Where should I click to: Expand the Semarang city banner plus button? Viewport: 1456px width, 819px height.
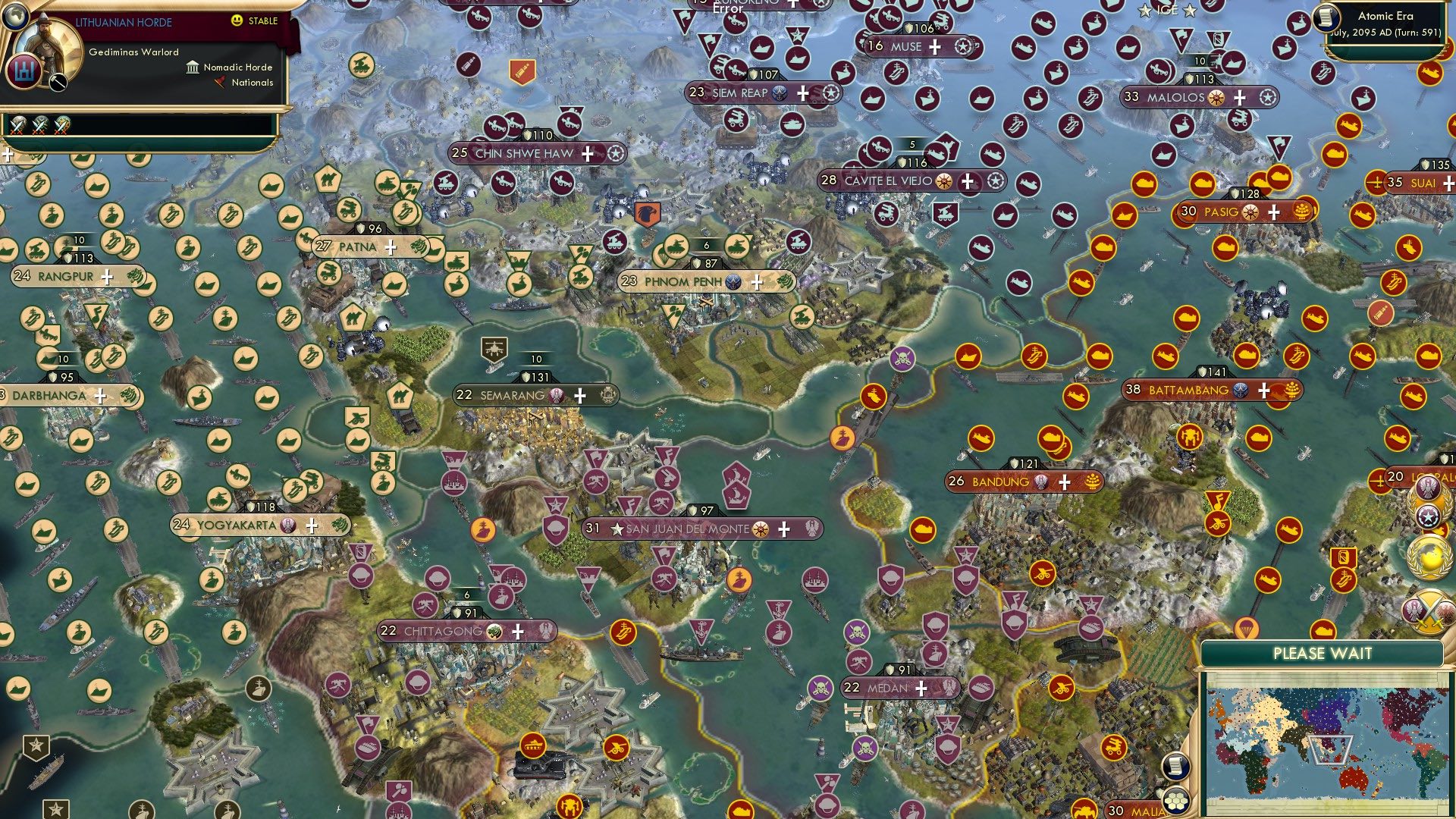coord(580,395)
